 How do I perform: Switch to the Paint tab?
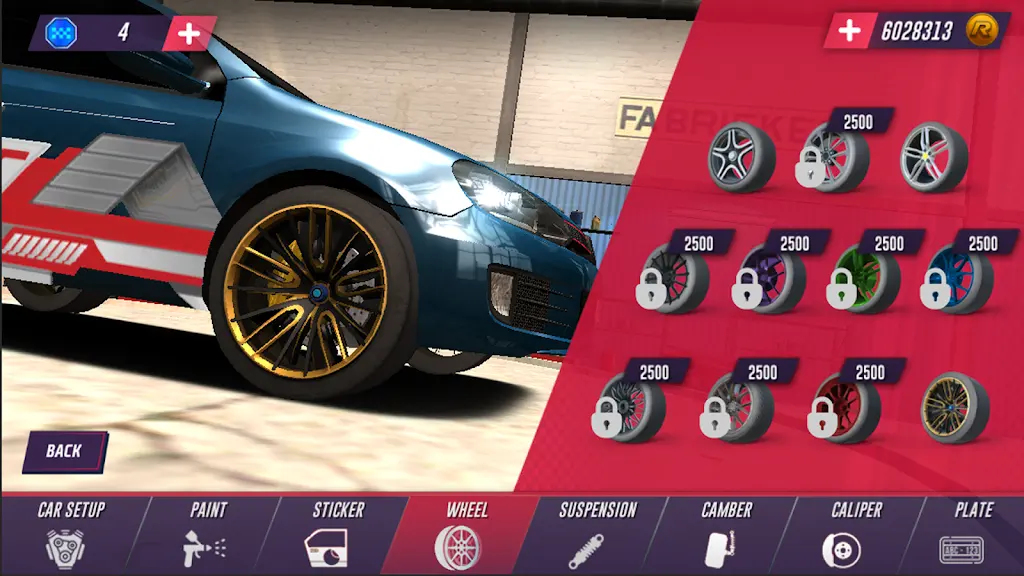208,534
